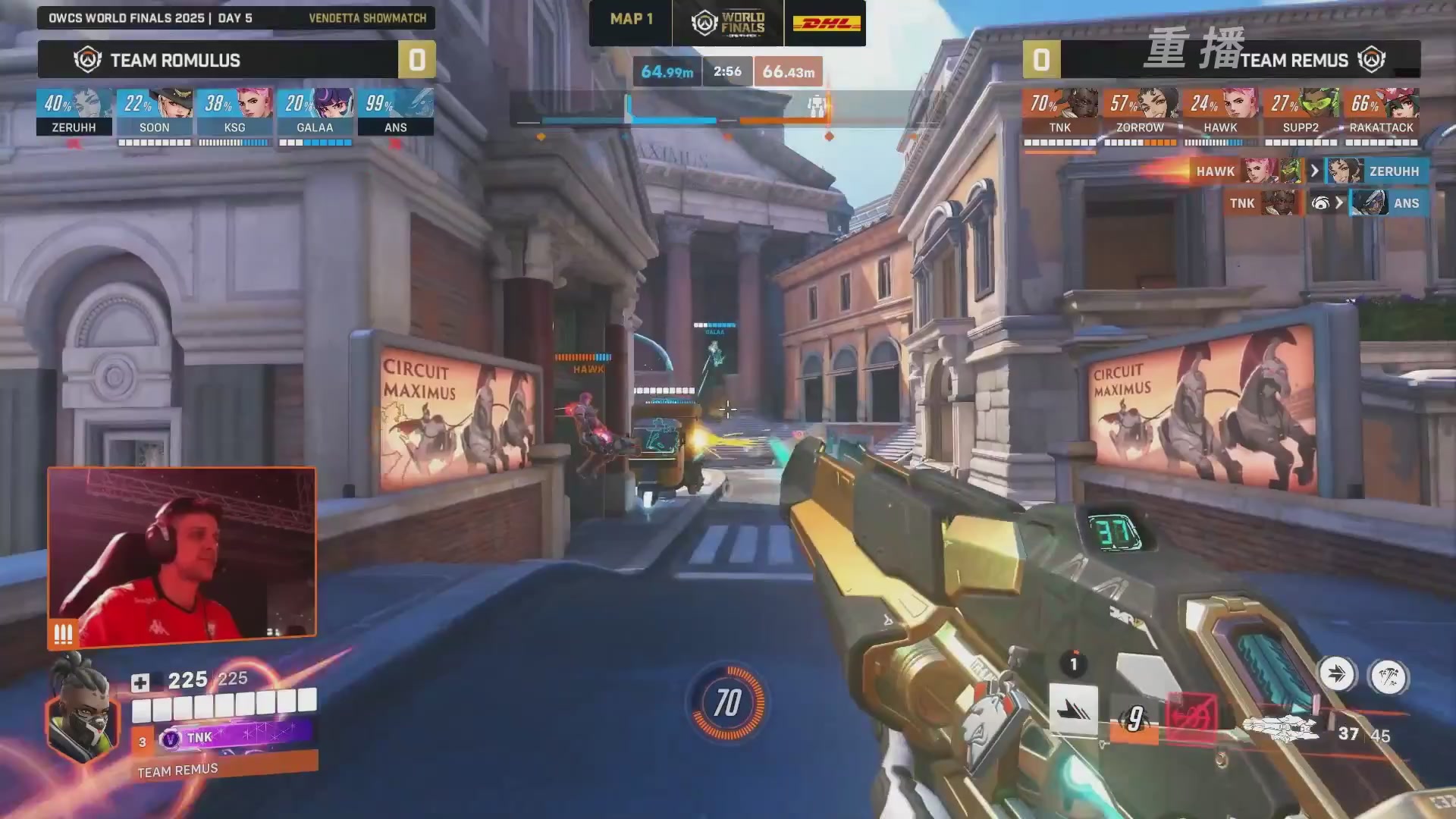The height and width of the screenshot is (819, 1456).
Task: Select ANS's player card at 99% ultimate
Action: click(395, 111)
